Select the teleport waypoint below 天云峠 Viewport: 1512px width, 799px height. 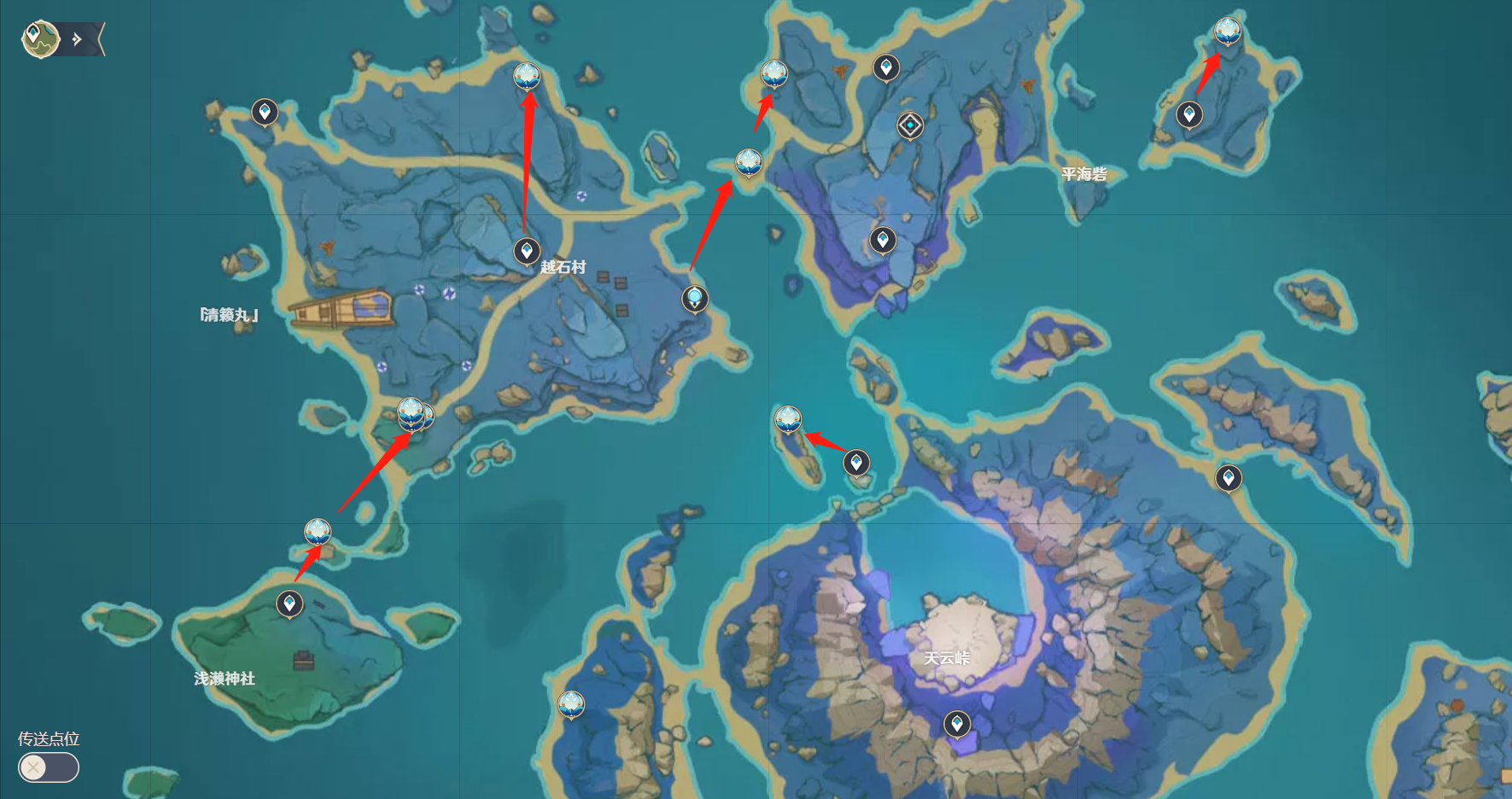point(957,724)
